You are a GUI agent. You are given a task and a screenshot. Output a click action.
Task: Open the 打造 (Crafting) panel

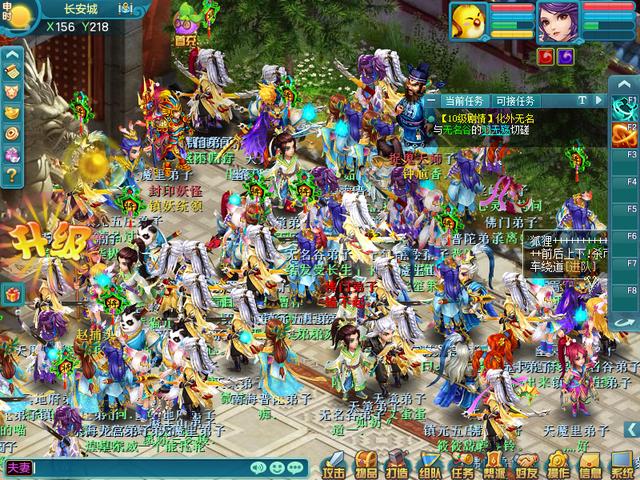click(x=398, y=466)
